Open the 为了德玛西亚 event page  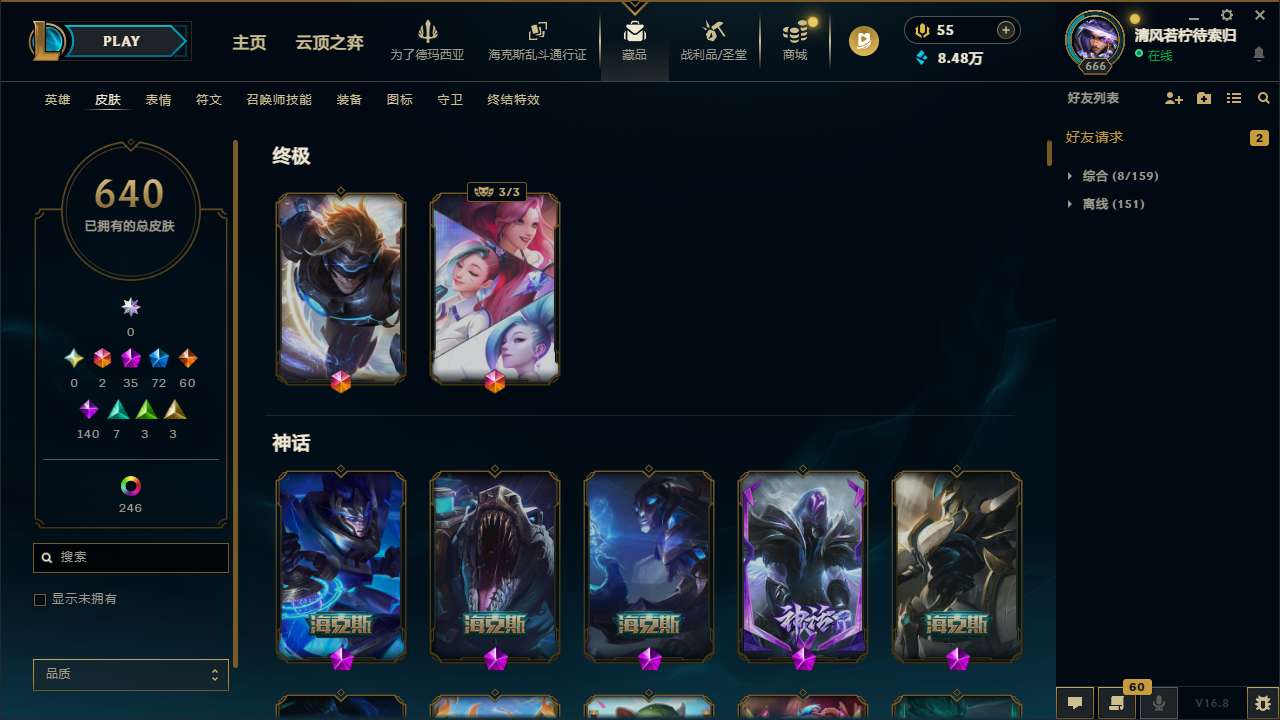[x=428, y=42]
